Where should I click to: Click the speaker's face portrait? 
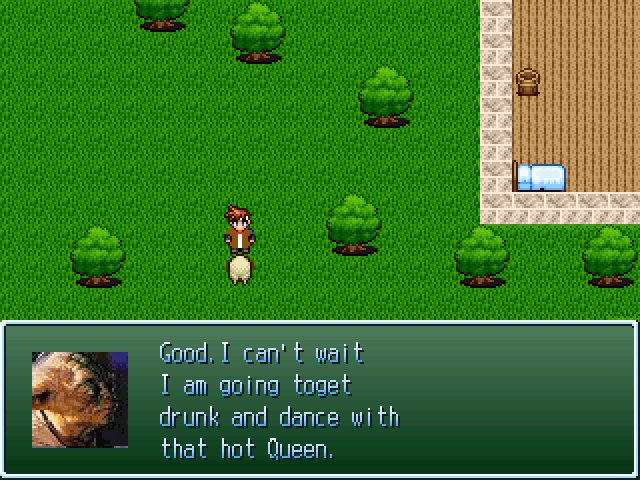tap(80, 399)
